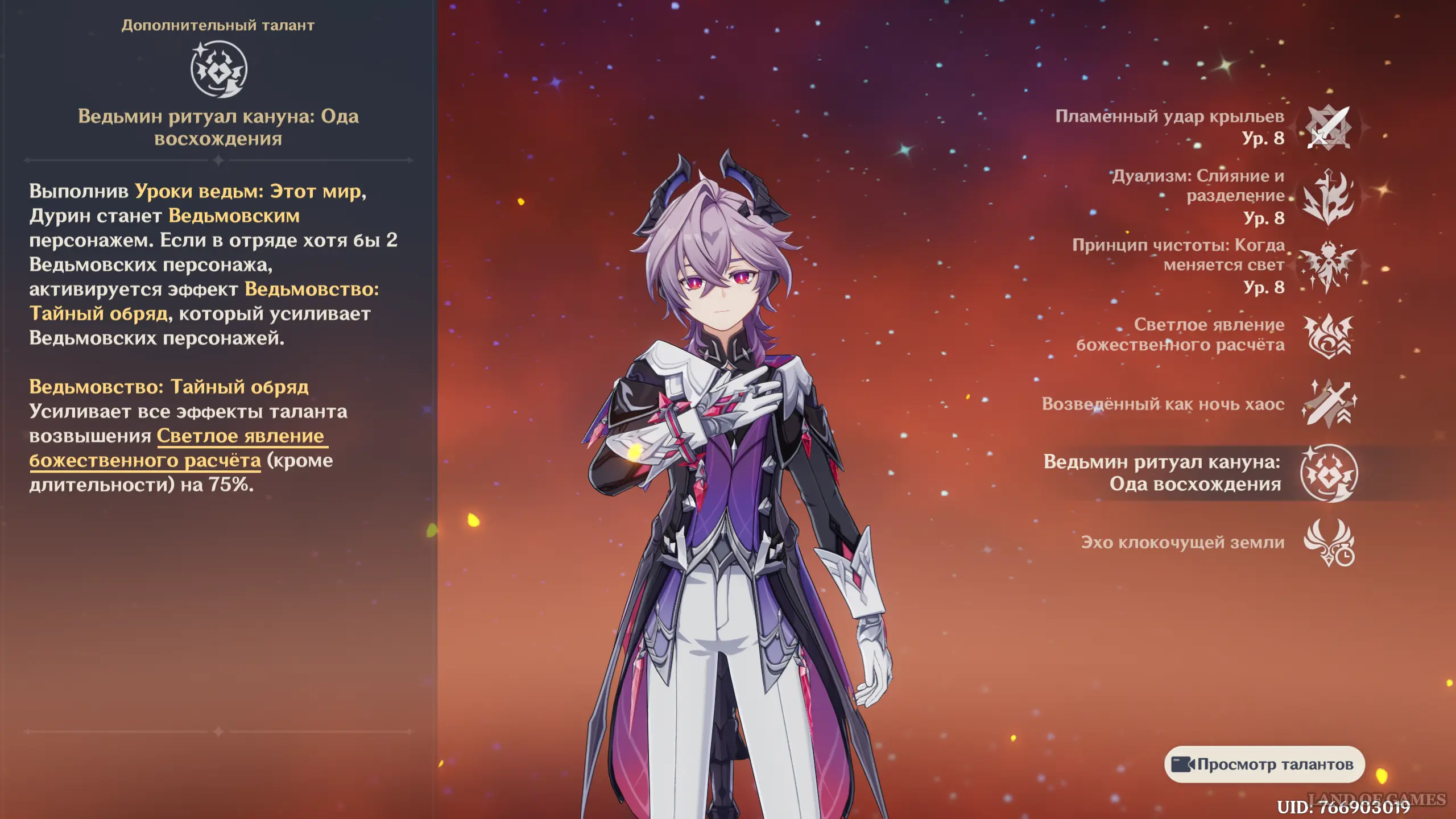Image resolution: width=1456 pixels, height=819 pixels.
Task: Select the Пламенный удар крыльев talent
Action: click(x=1329, y=128)
